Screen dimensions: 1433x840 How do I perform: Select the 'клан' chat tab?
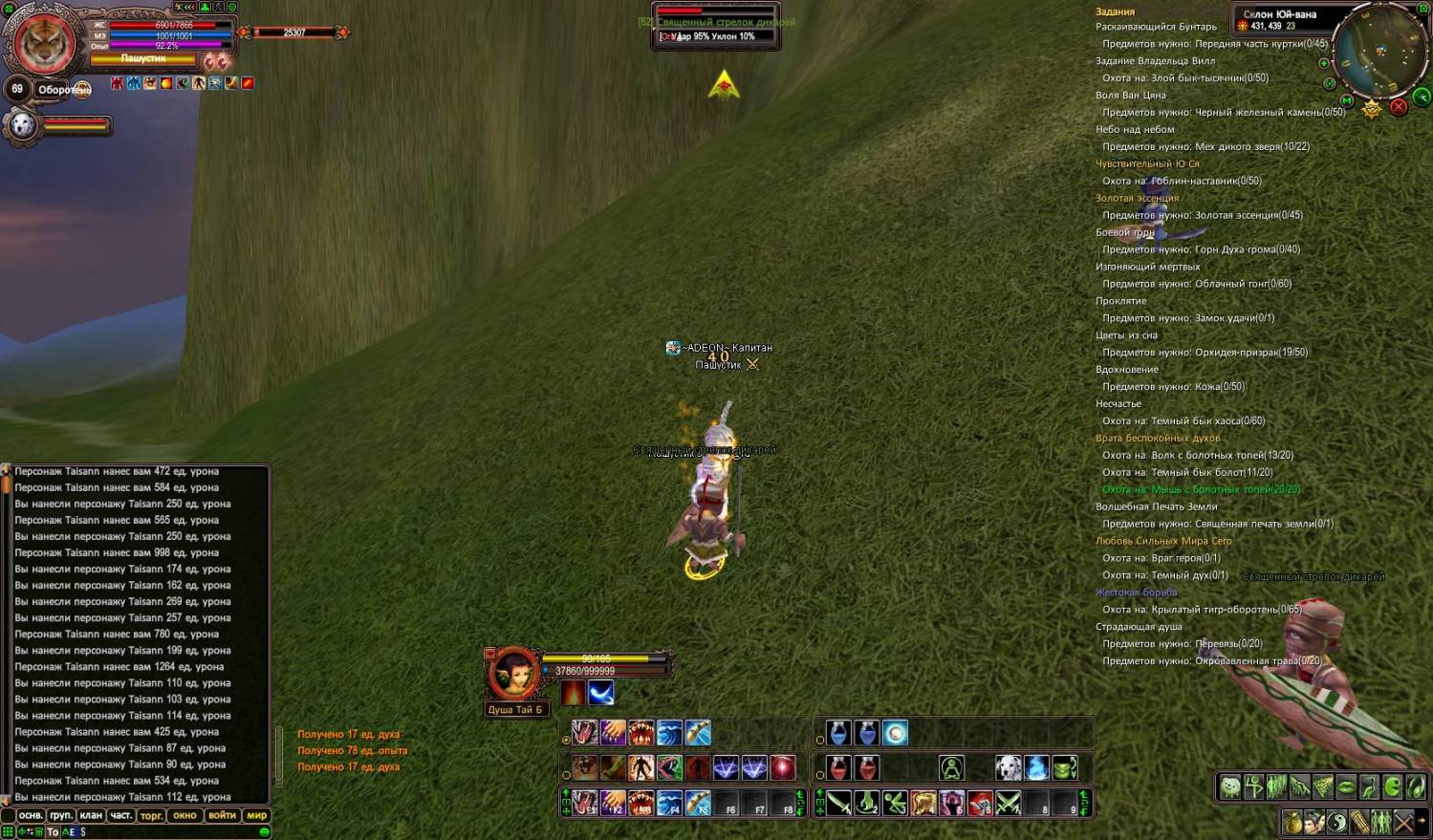click(91, 815)
